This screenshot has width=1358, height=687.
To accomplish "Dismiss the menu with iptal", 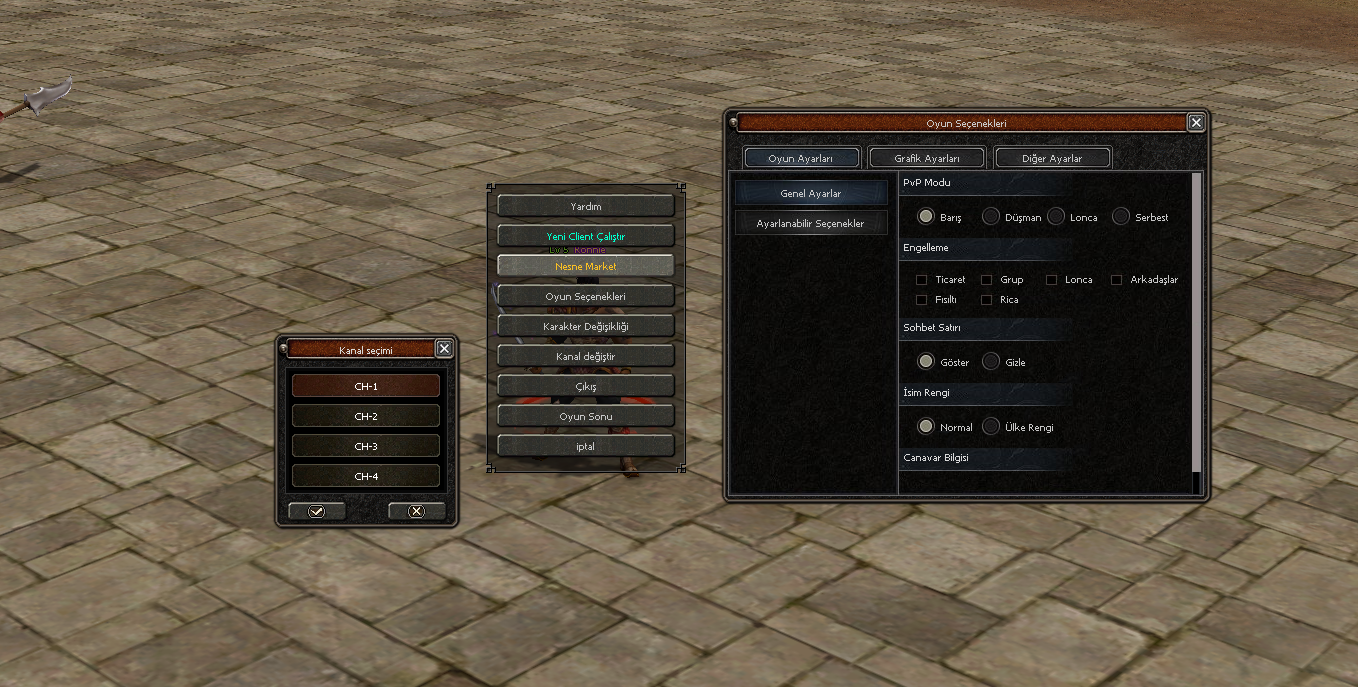I will pyautogui.click(x=585, y=446).
